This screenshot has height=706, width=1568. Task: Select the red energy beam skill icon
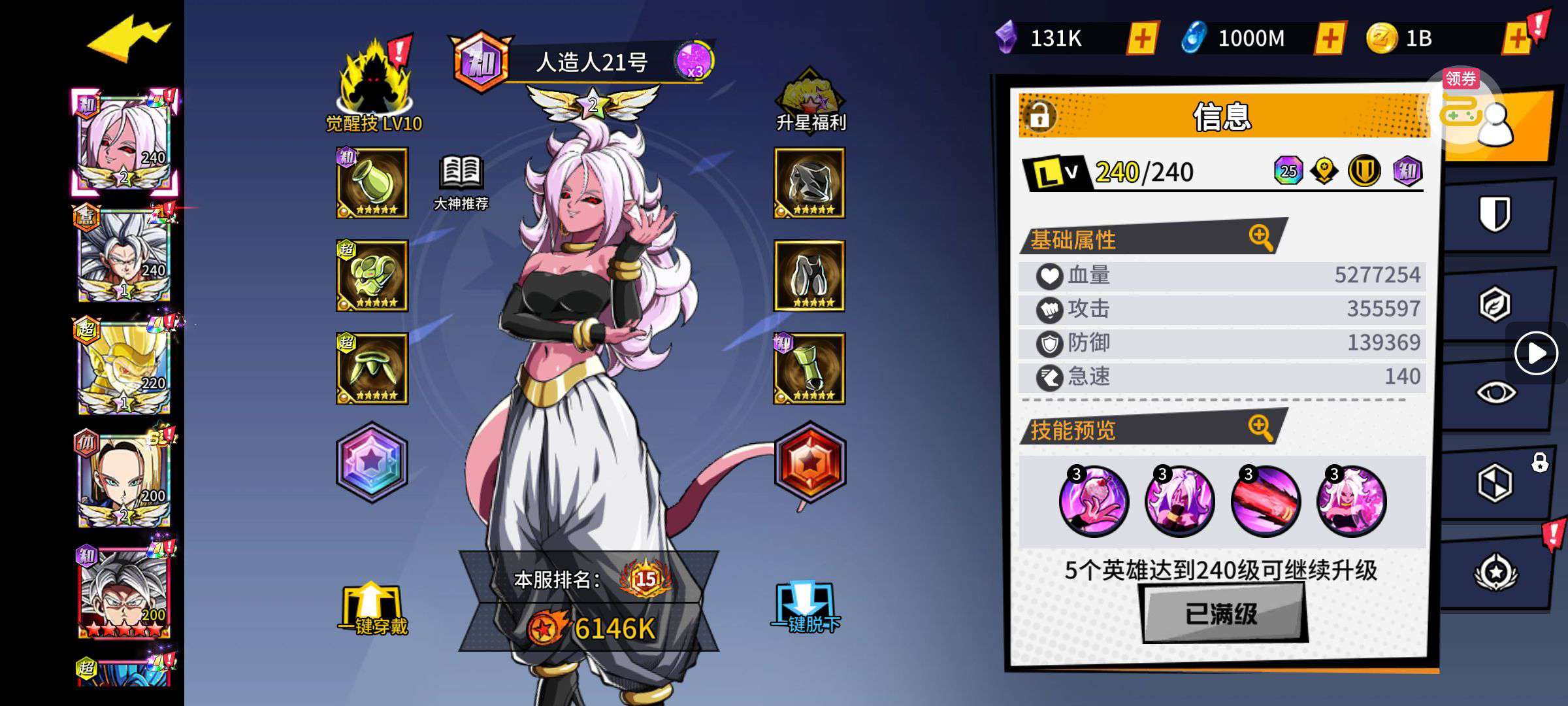click(x=1266, y=501)
